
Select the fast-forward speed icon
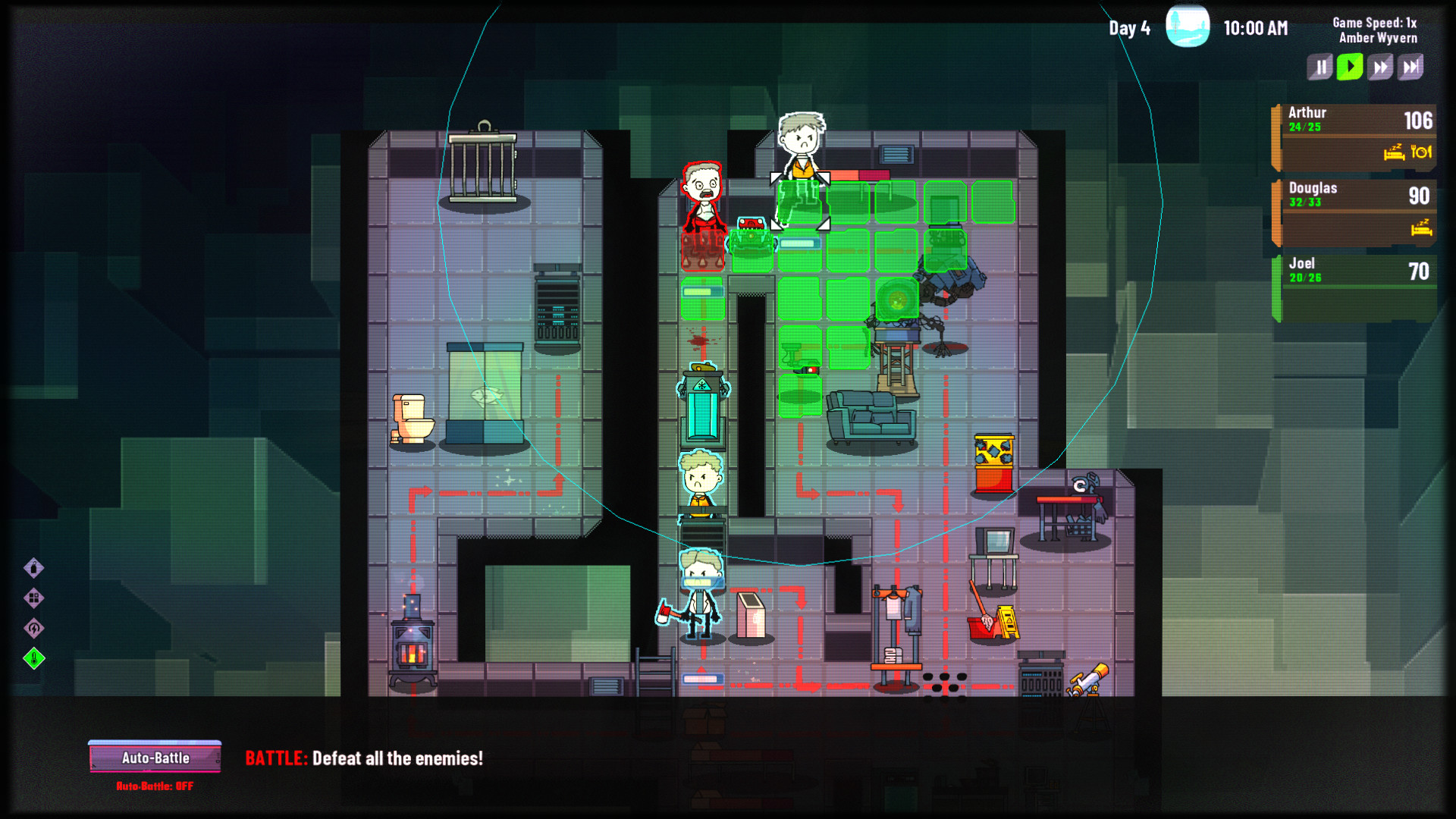click(x=1379, y=67)
